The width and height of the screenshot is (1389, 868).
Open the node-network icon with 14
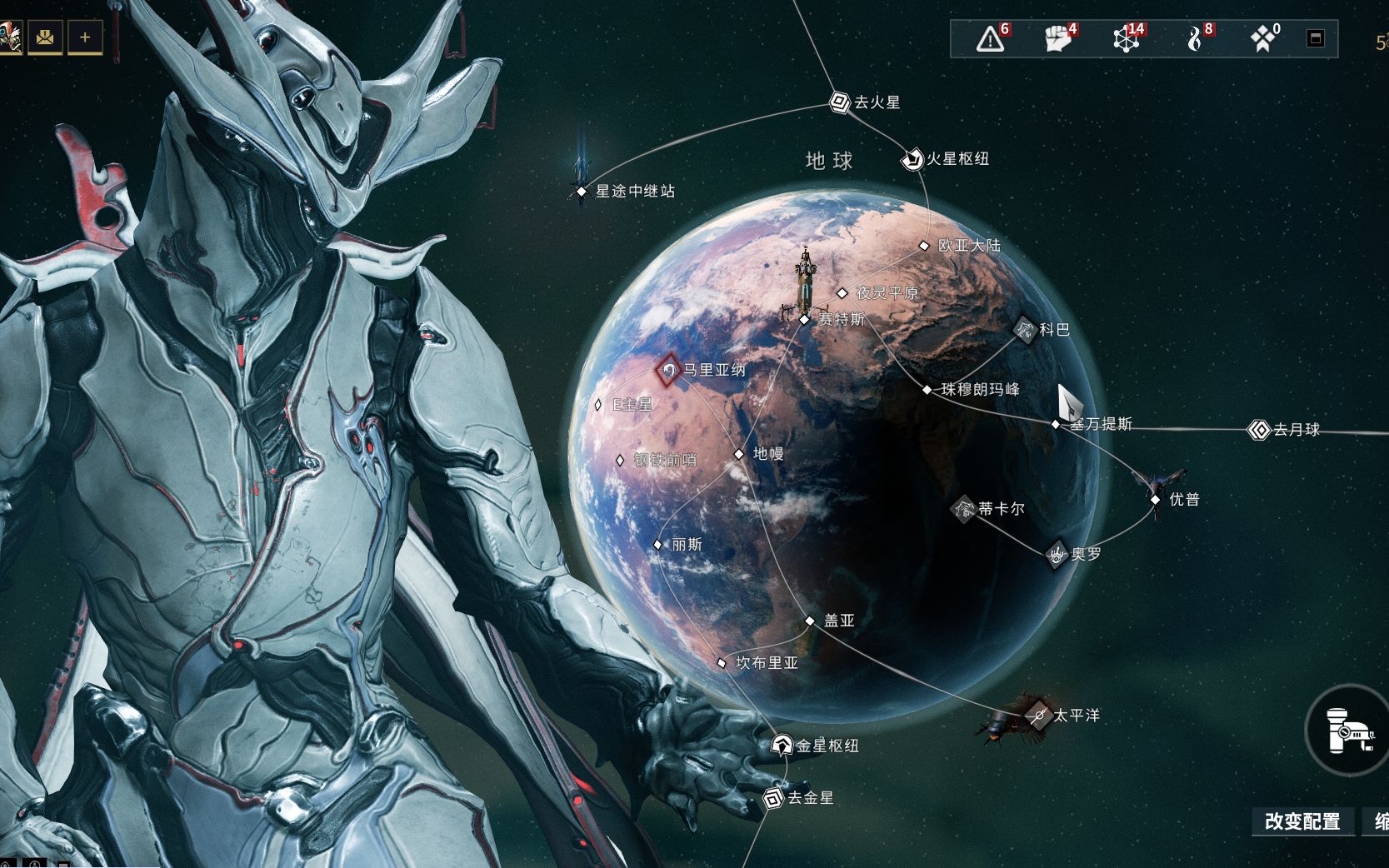(1127, 38)
